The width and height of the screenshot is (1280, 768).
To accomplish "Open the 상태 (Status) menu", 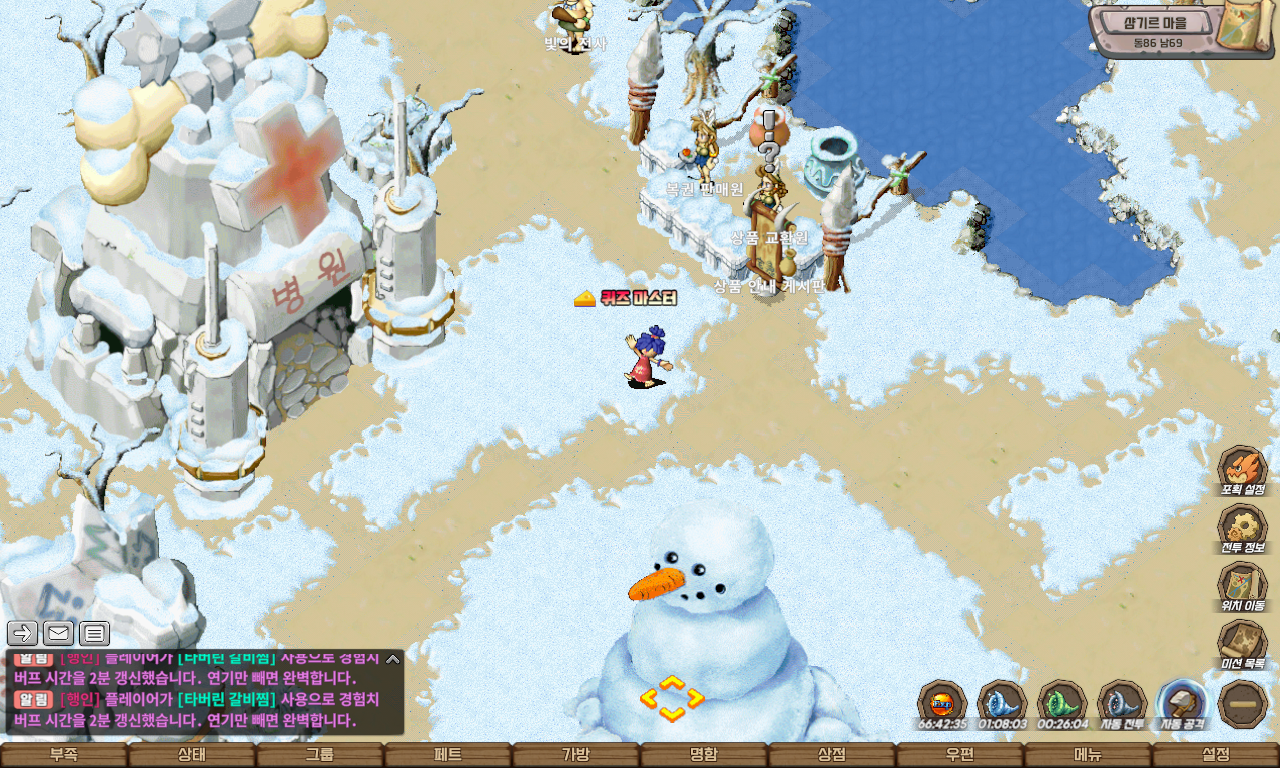I will [x=192, y=755].
